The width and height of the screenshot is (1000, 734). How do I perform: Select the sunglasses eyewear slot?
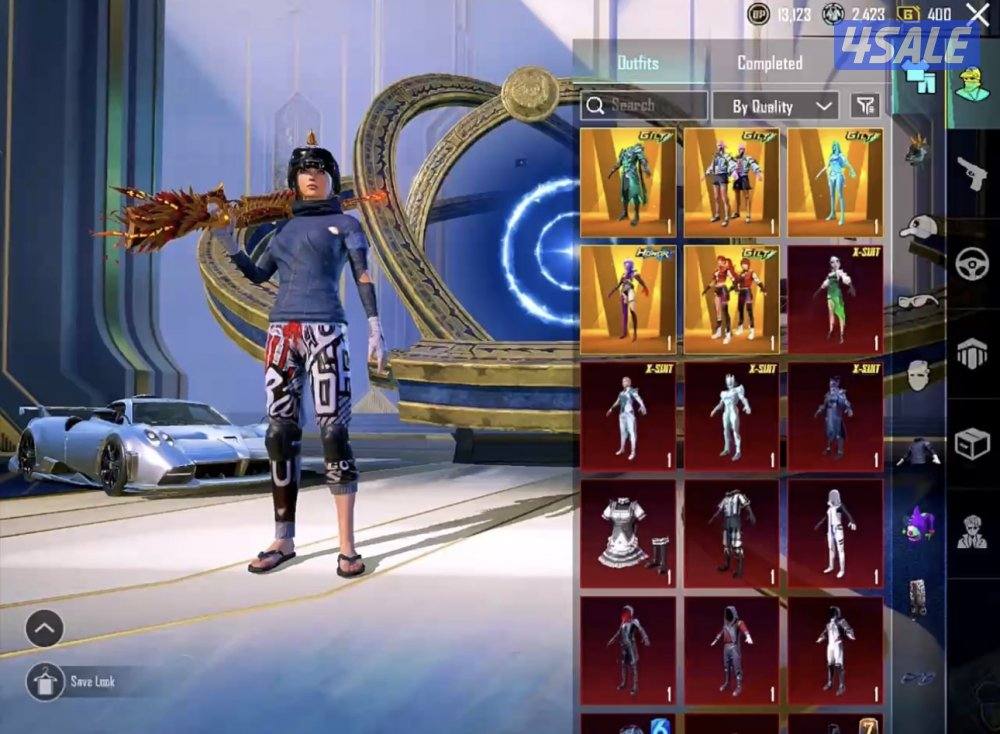917,301
